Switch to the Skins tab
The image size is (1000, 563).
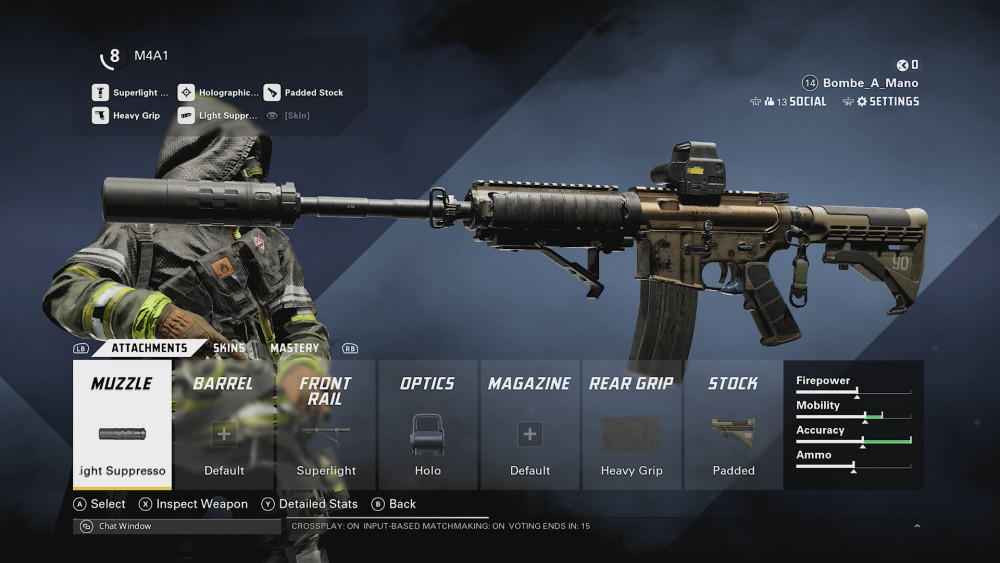pos(229,348)
